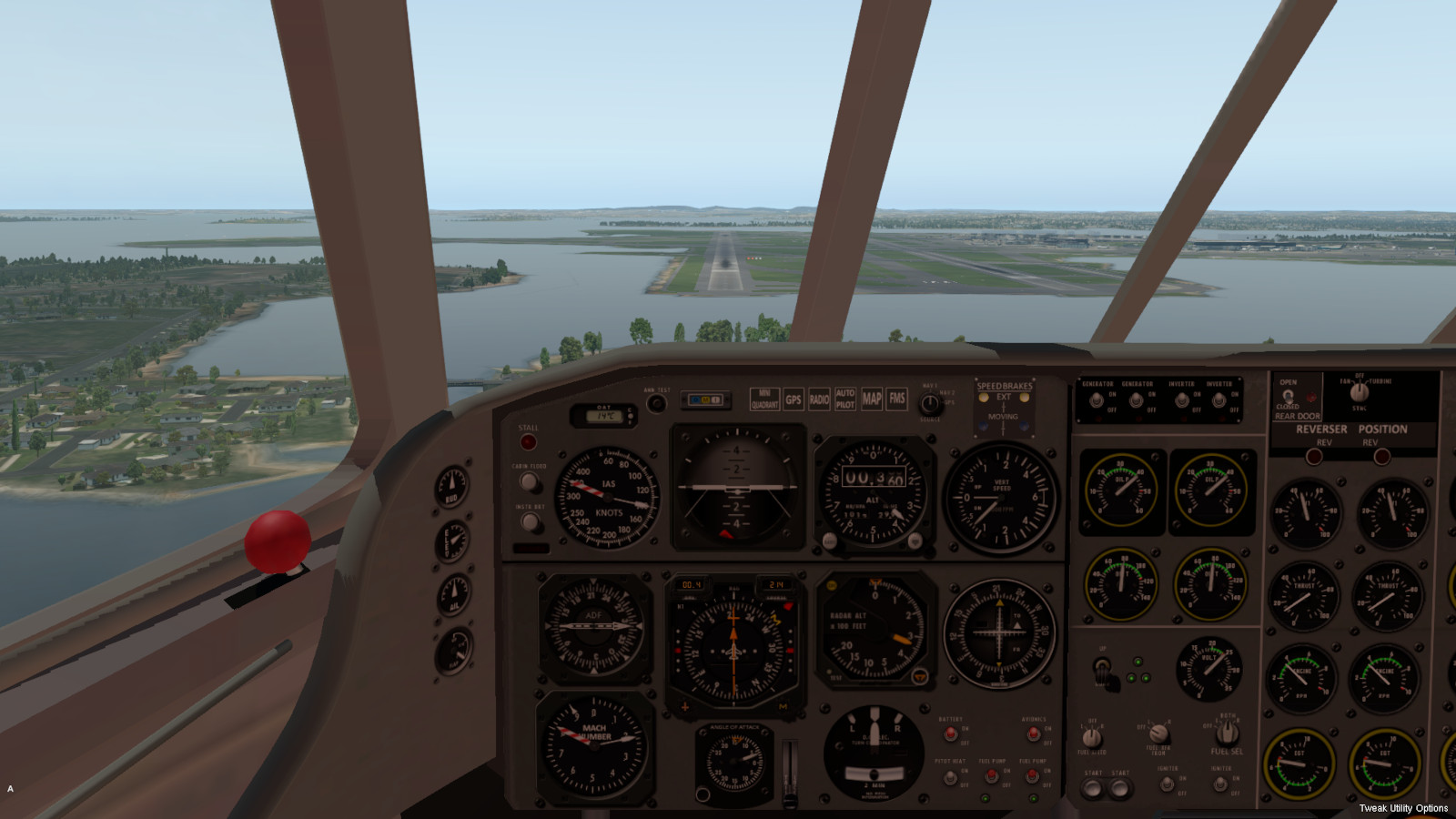Turn the NAV source selector knob
Image resolution: width=1456 pixels, height=819 pixels.
coord(930,403)
